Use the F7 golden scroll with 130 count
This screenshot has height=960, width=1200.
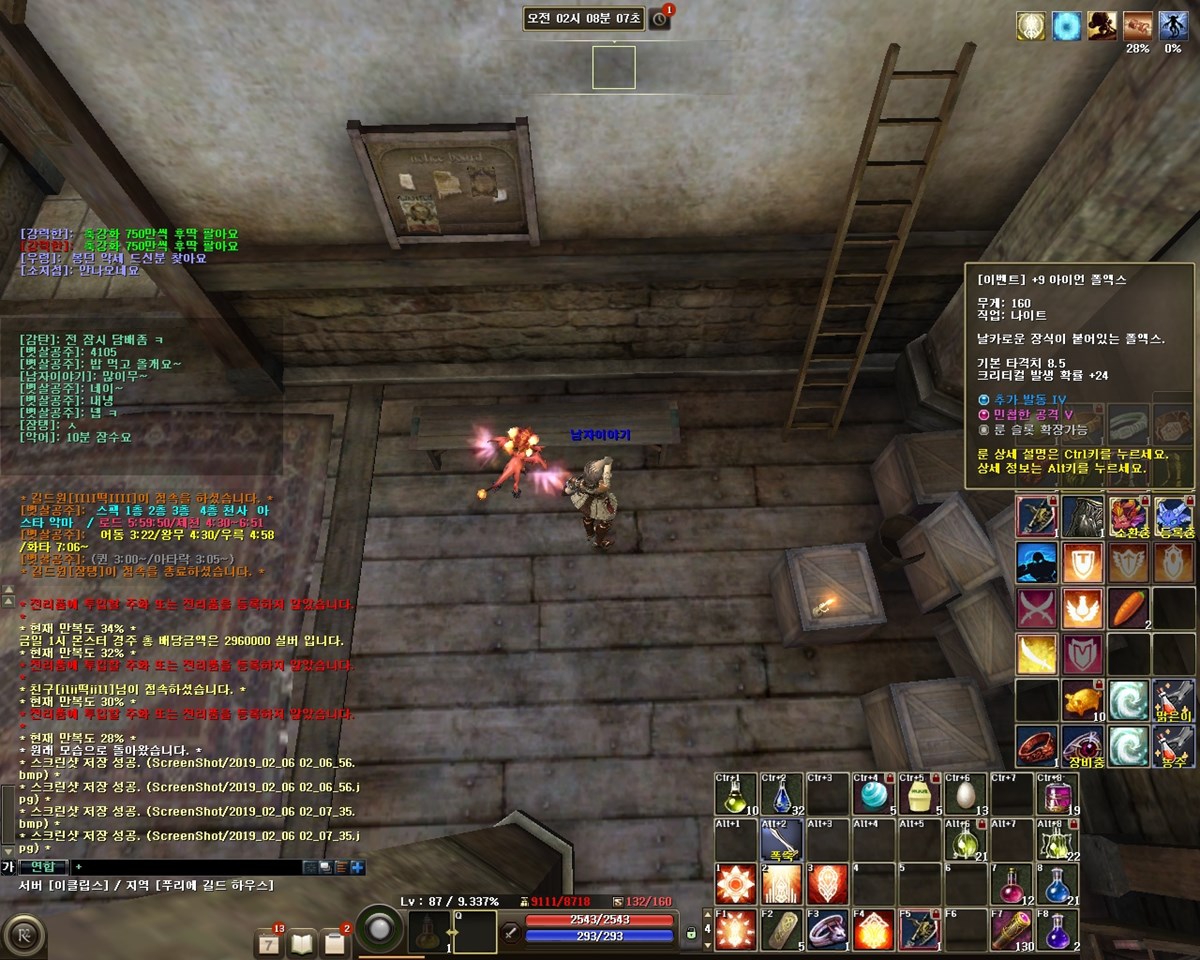(x=1012, y=930)
